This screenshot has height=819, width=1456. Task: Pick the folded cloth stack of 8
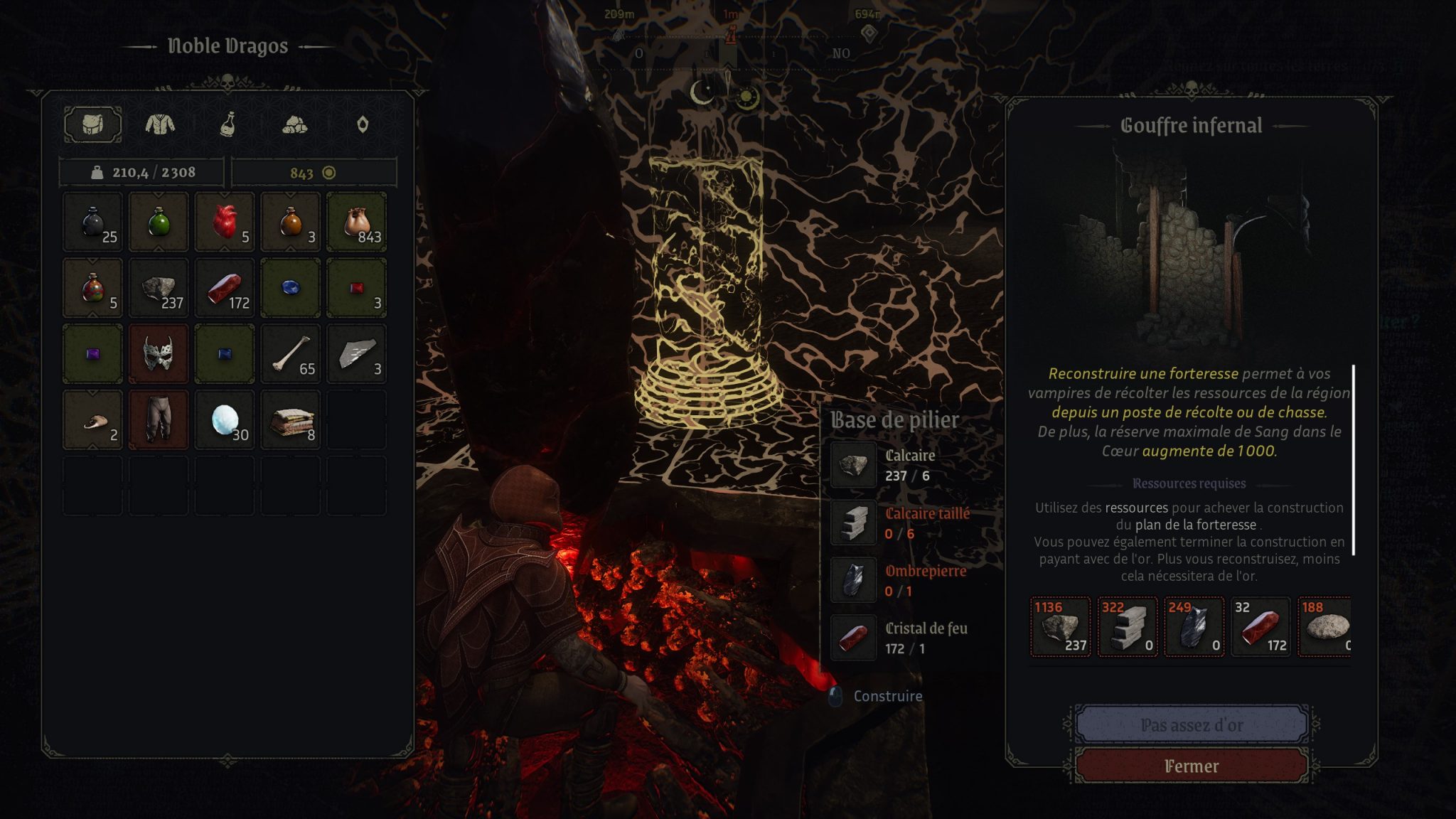tap(291, 420)
